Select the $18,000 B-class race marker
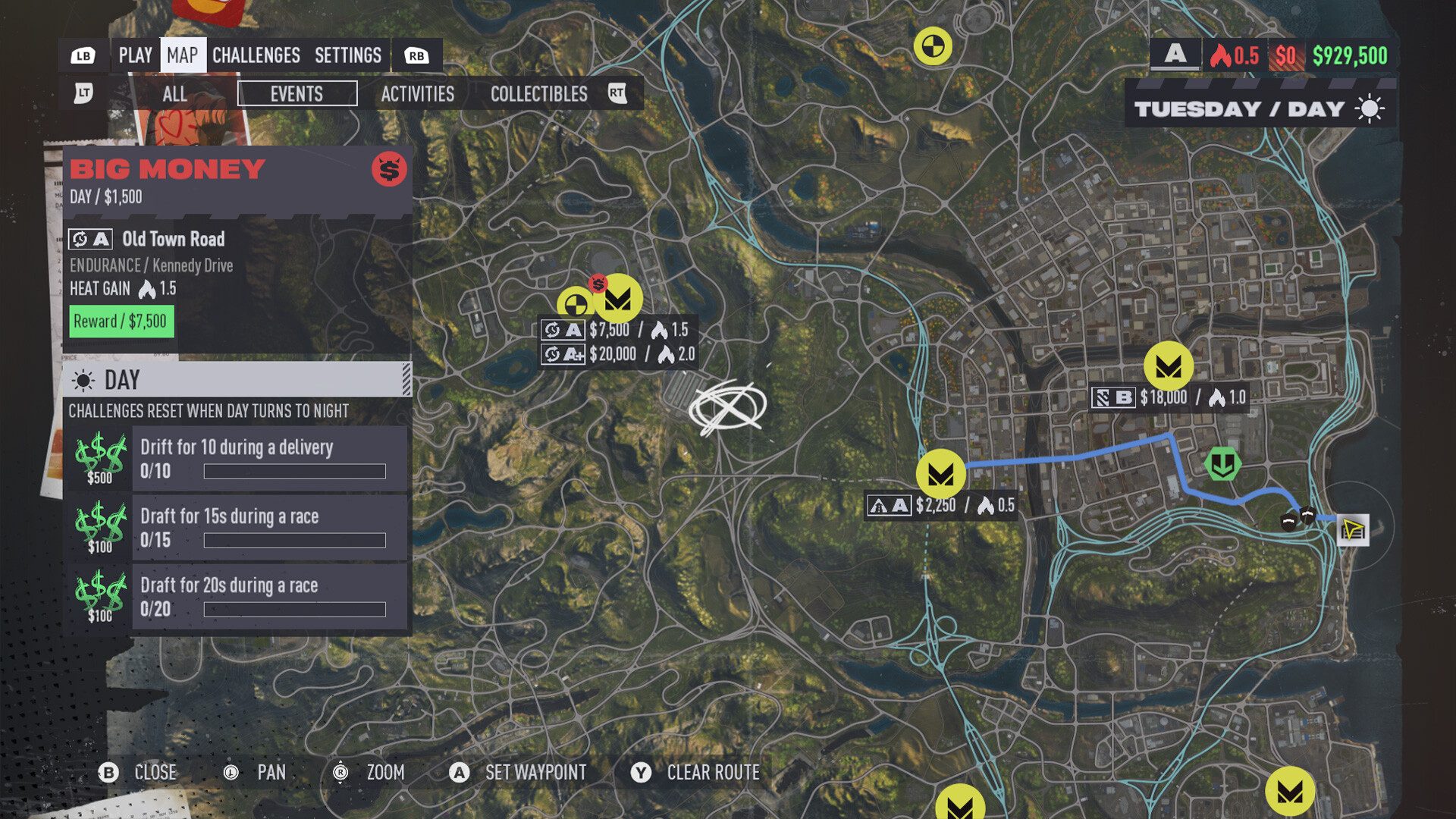This screenshot has height=819, width=1456. [x=1168, y=367]
